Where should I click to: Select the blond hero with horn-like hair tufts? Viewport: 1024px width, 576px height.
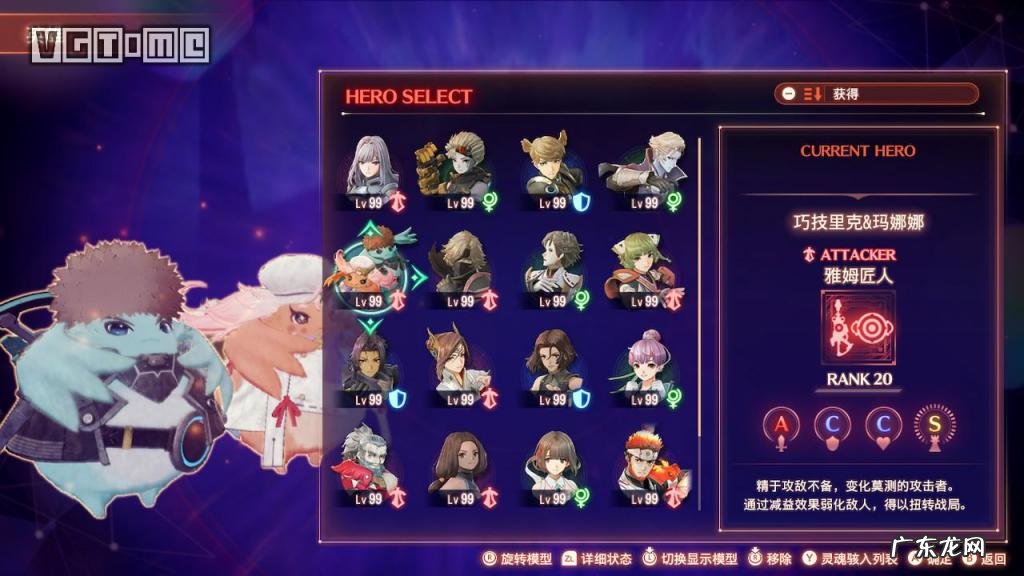coord(551,171)
